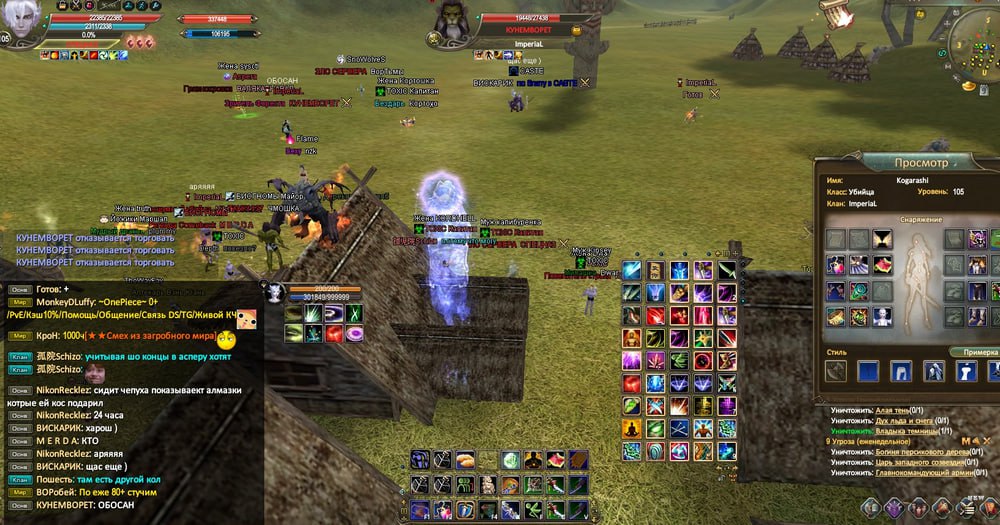The height and width of the screenshot is (525, 1000).
Task: Use the bread food item on hotbar
Action: [x=464, y=460]
